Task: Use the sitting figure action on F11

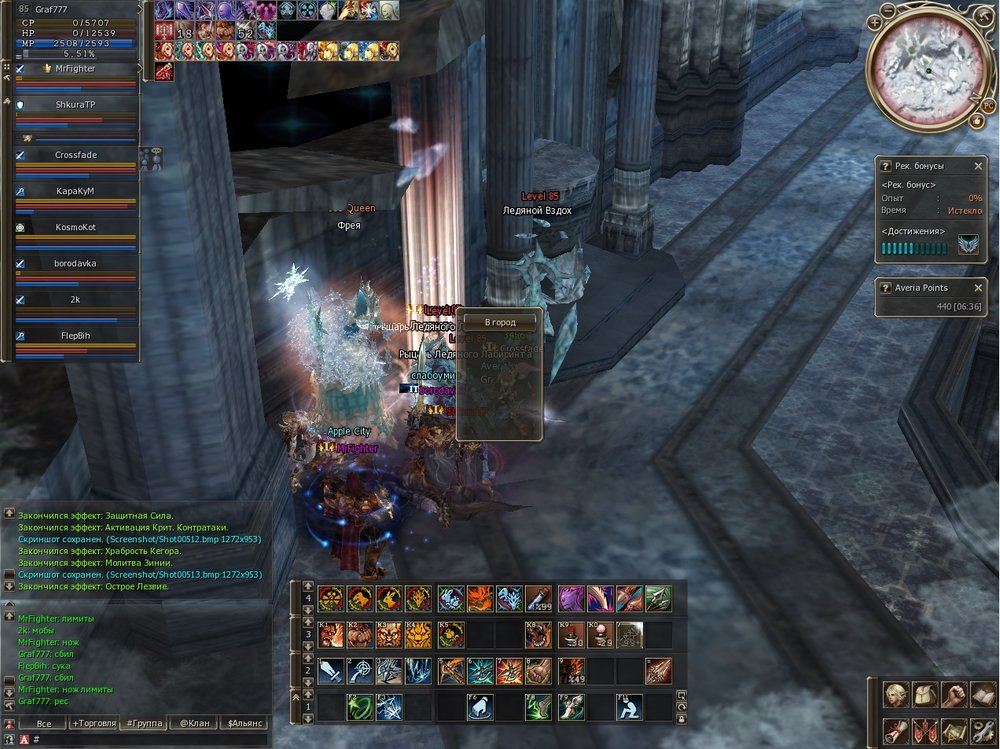Action: [629, 707]
